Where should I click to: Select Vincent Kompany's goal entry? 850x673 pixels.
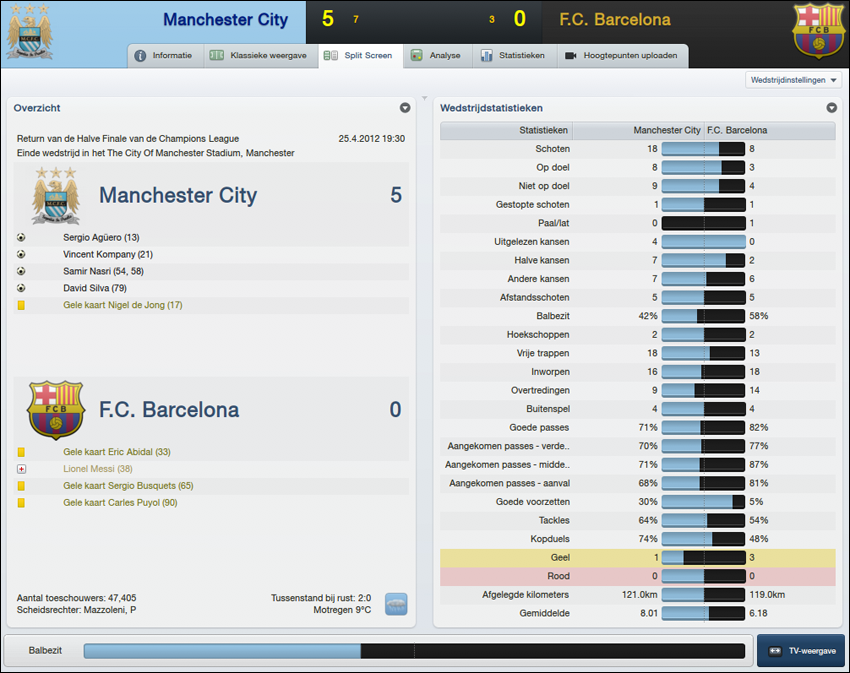click(x=108, y=255)
